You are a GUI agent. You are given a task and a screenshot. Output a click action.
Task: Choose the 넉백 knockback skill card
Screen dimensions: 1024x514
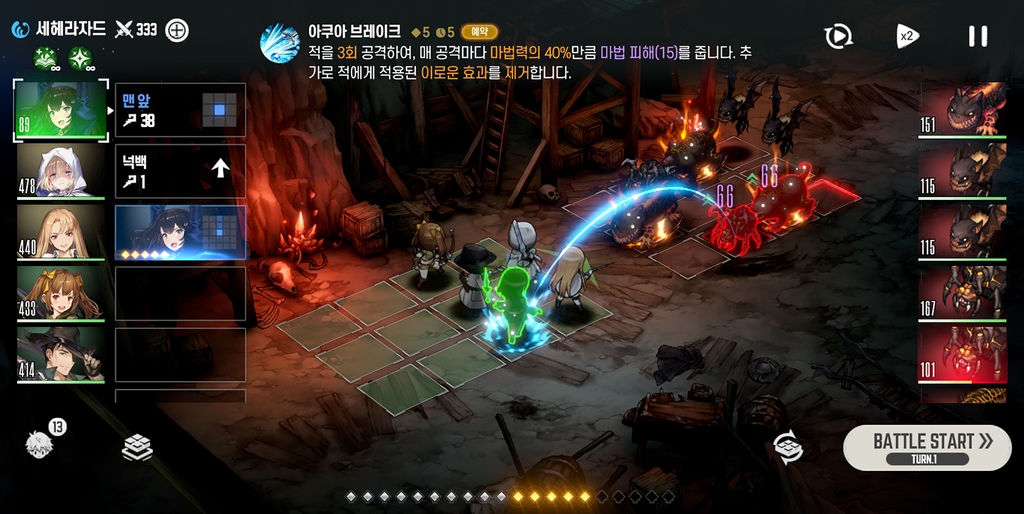tap(180, 171)
